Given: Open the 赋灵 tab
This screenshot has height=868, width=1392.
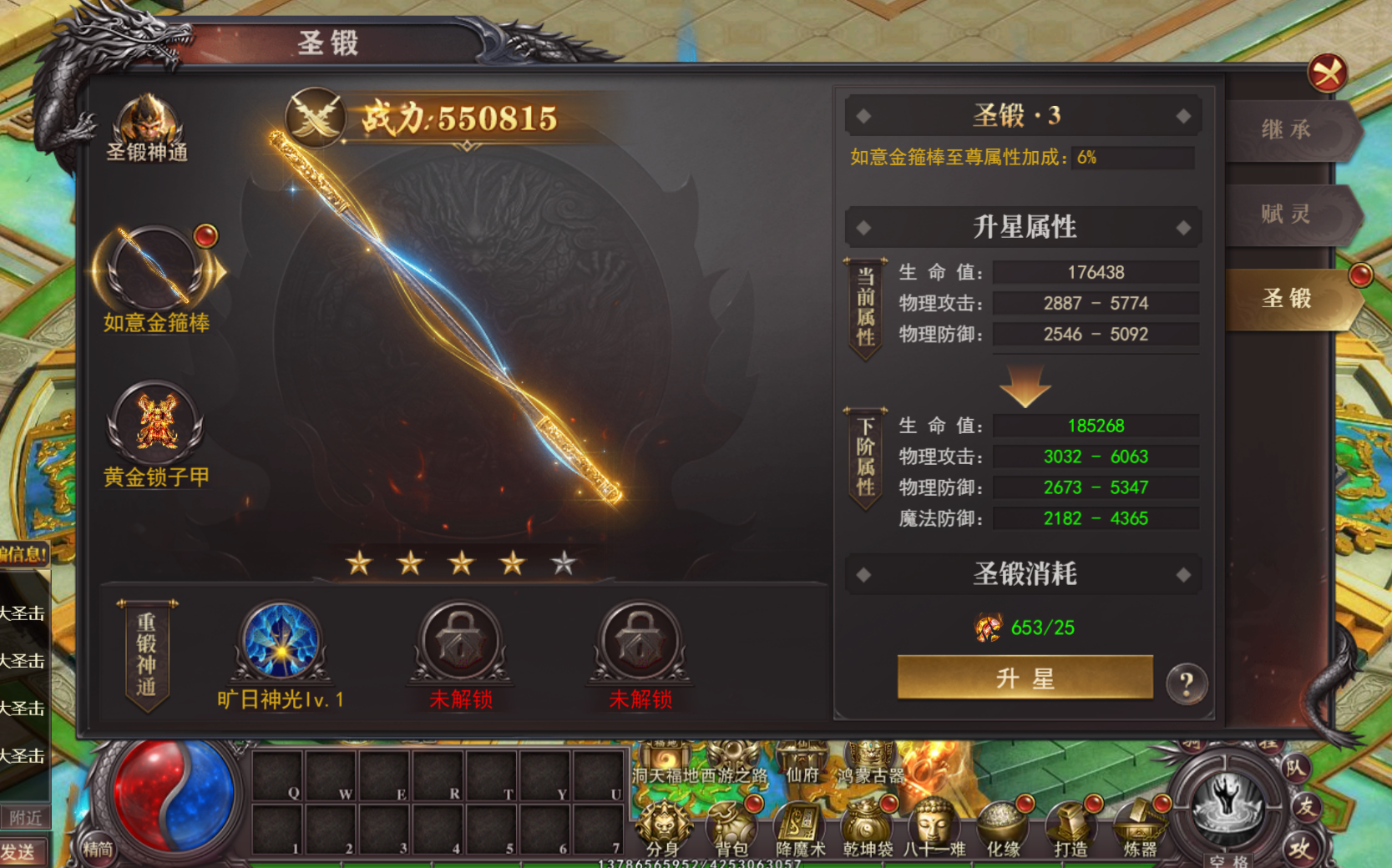Looking at the screenshot, I should pos(1287,214).
